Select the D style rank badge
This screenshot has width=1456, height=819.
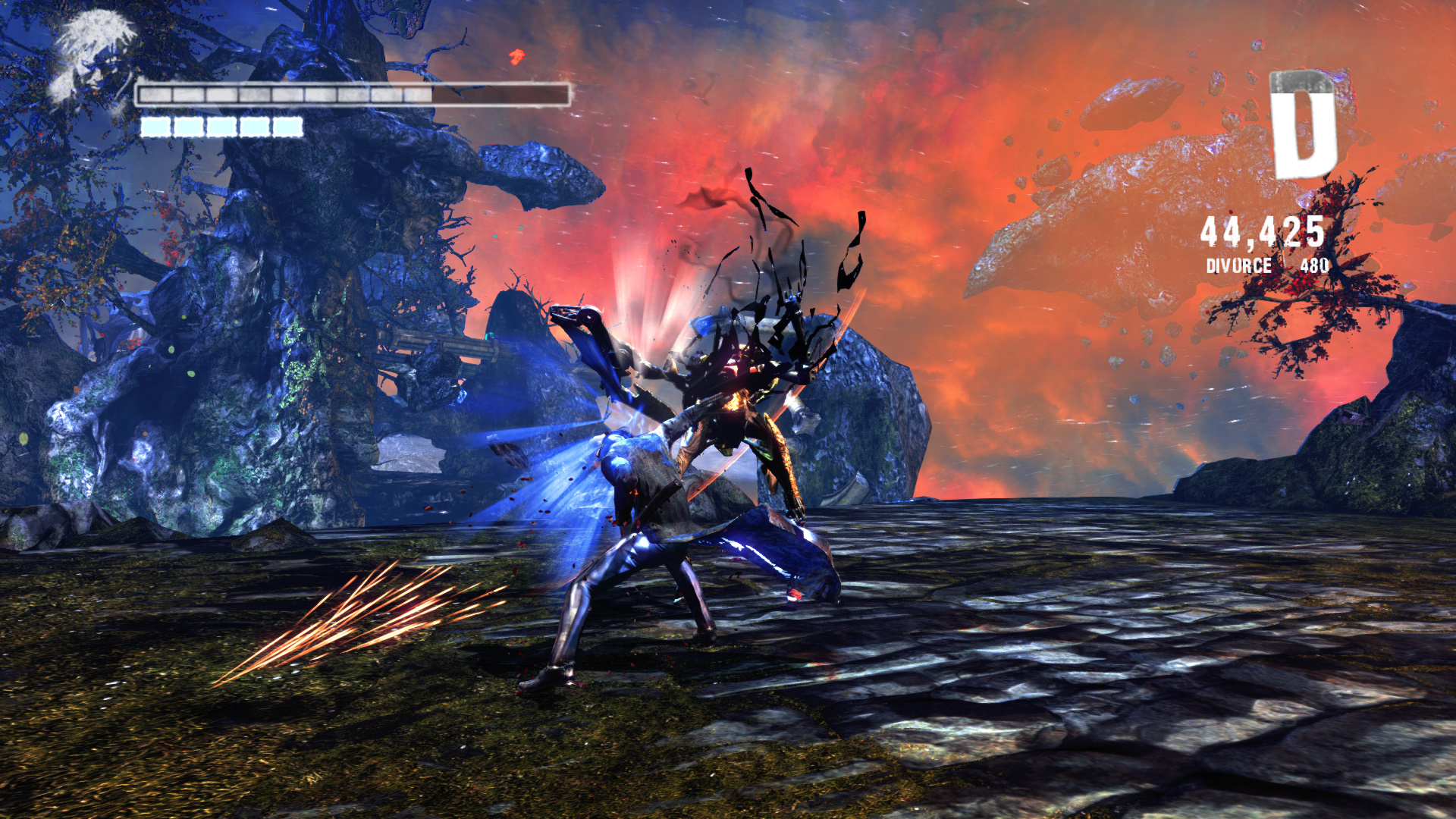click(1304, 125)
